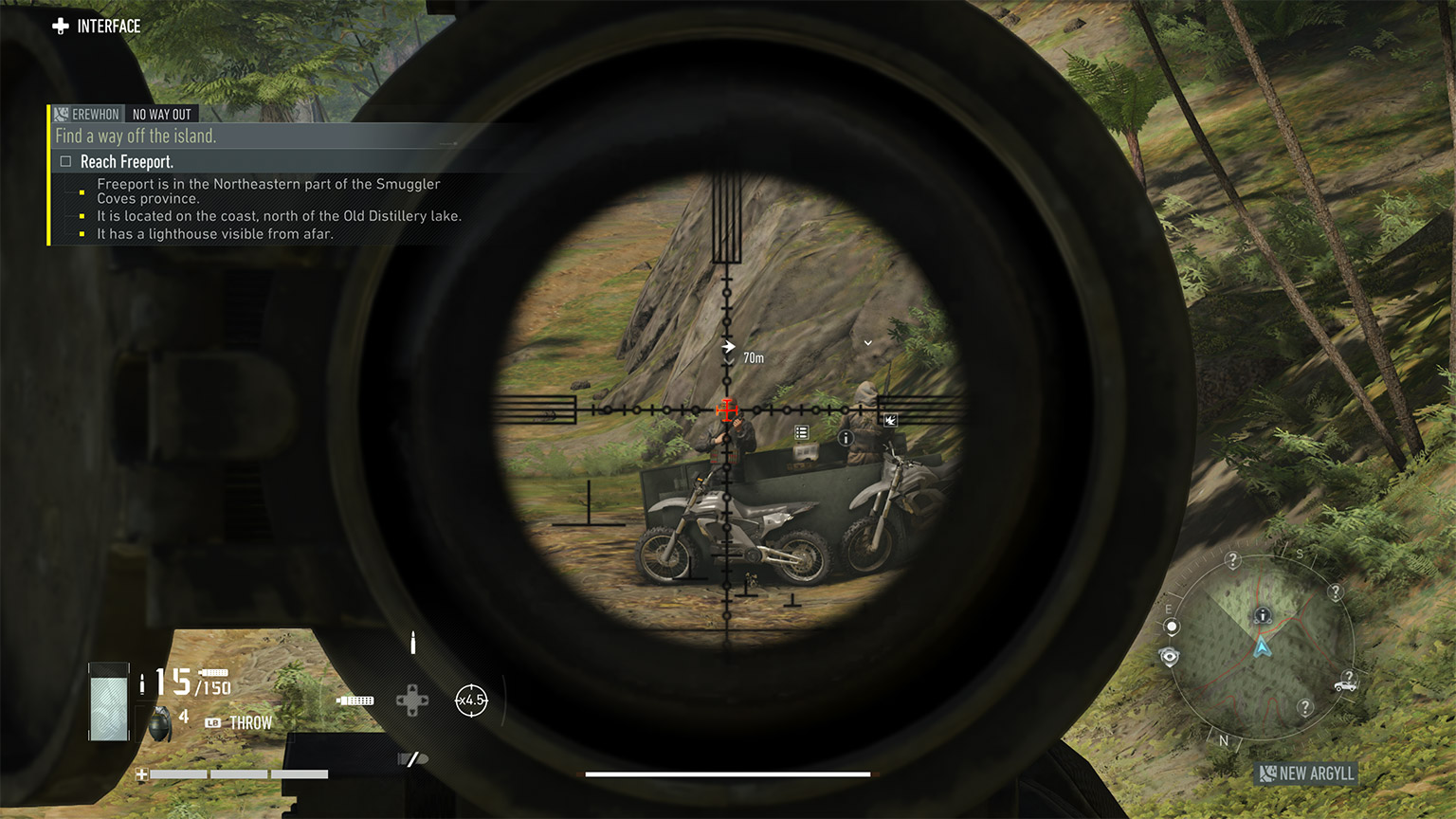Open the INTERFACE menu at top left
The height and width of the screenshot is (819, 1456).
tap(96, 27)
